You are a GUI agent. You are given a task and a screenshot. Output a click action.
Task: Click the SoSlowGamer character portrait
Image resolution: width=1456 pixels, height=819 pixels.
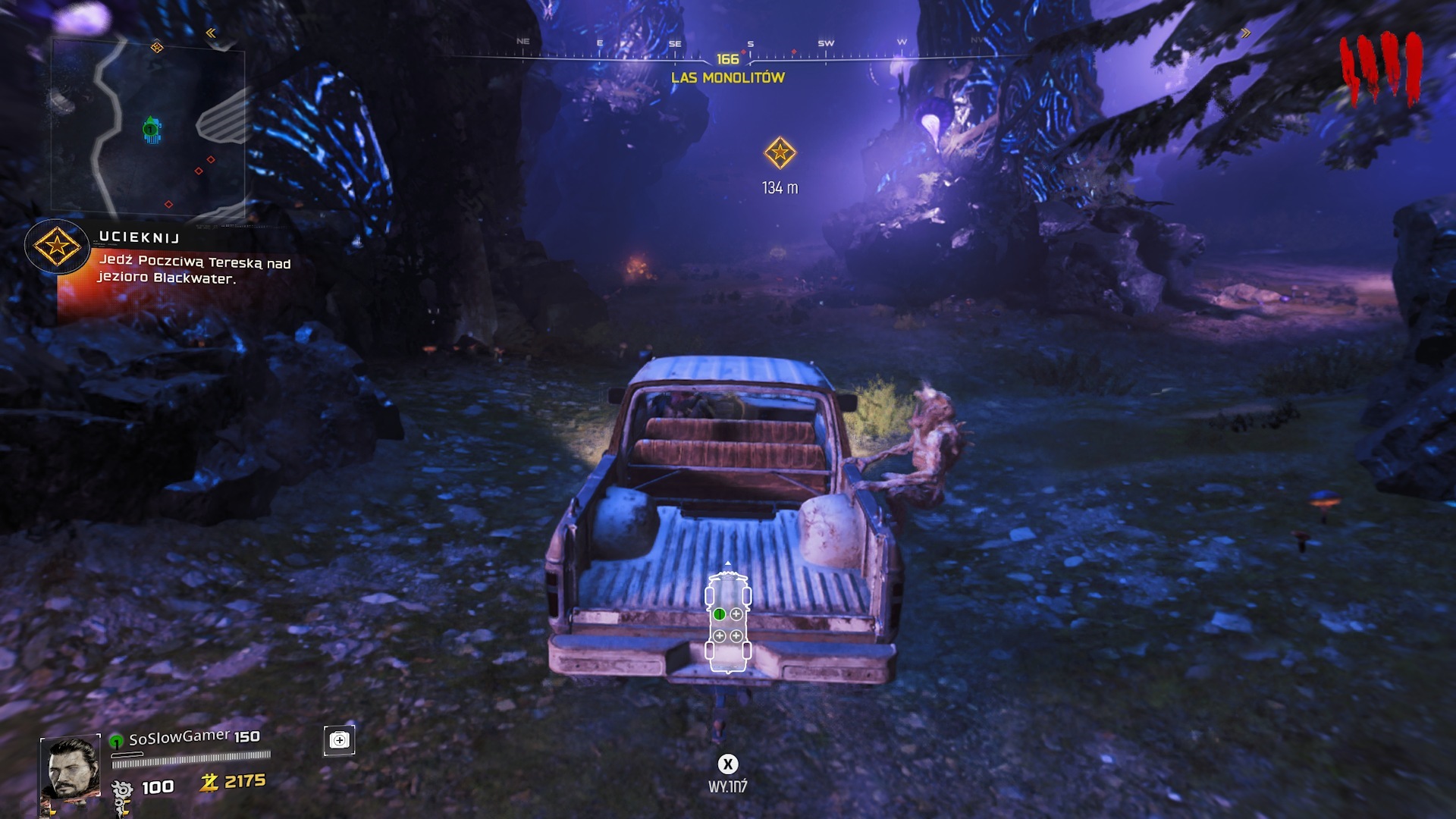71,767
